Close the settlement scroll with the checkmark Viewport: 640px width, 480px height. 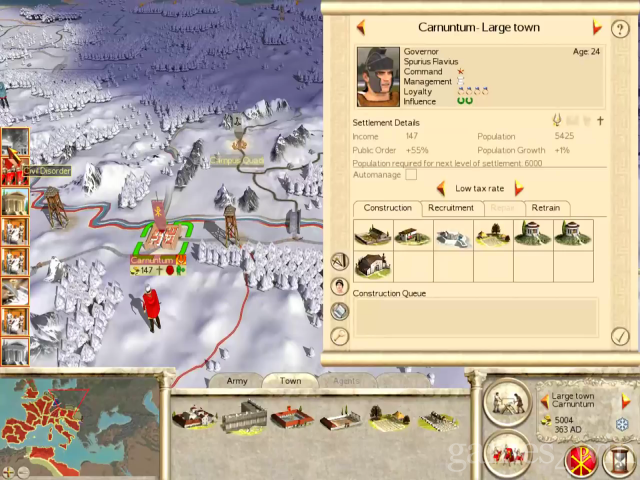[620, 336]
